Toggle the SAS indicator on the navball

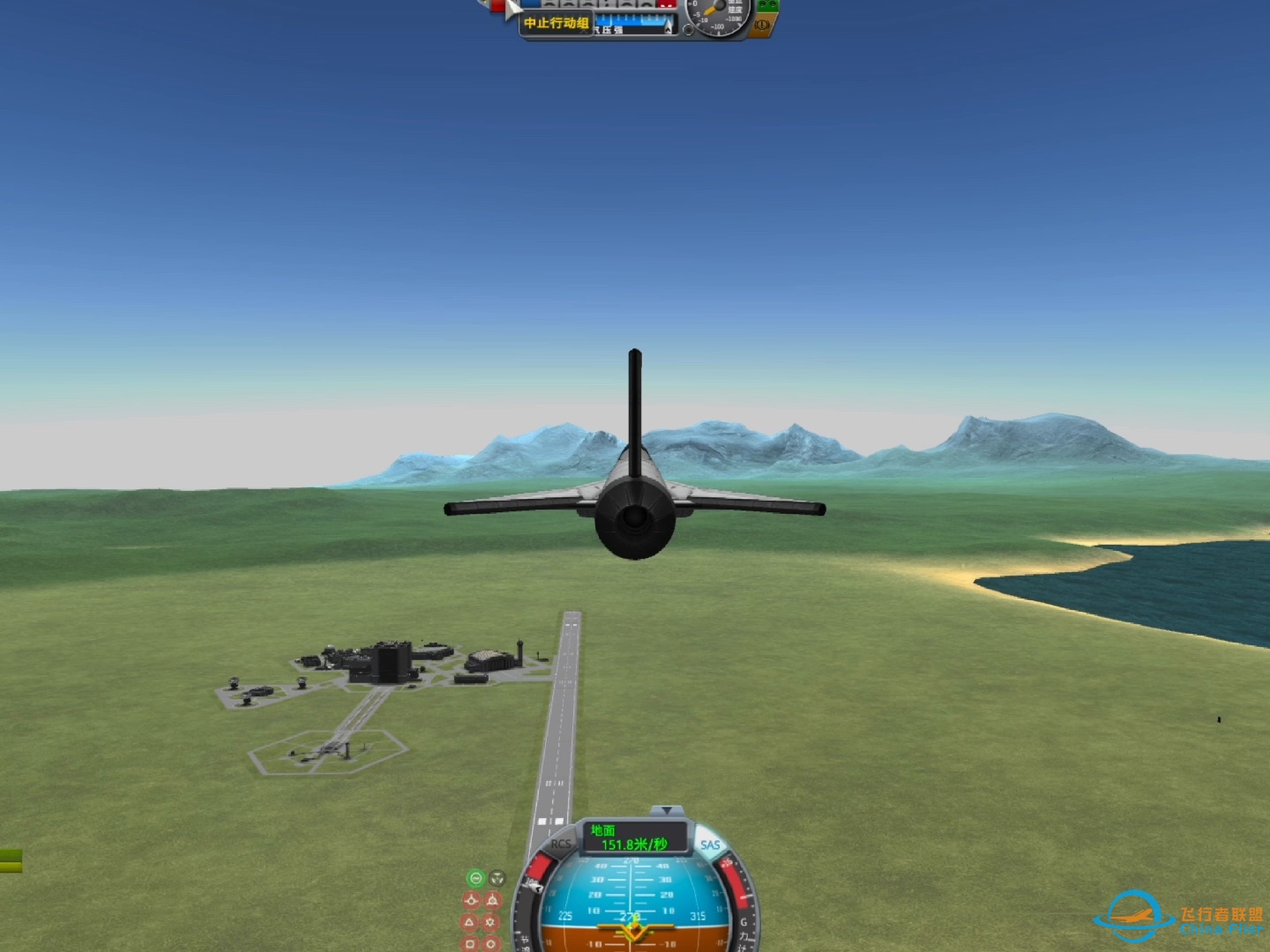point(710,844)
